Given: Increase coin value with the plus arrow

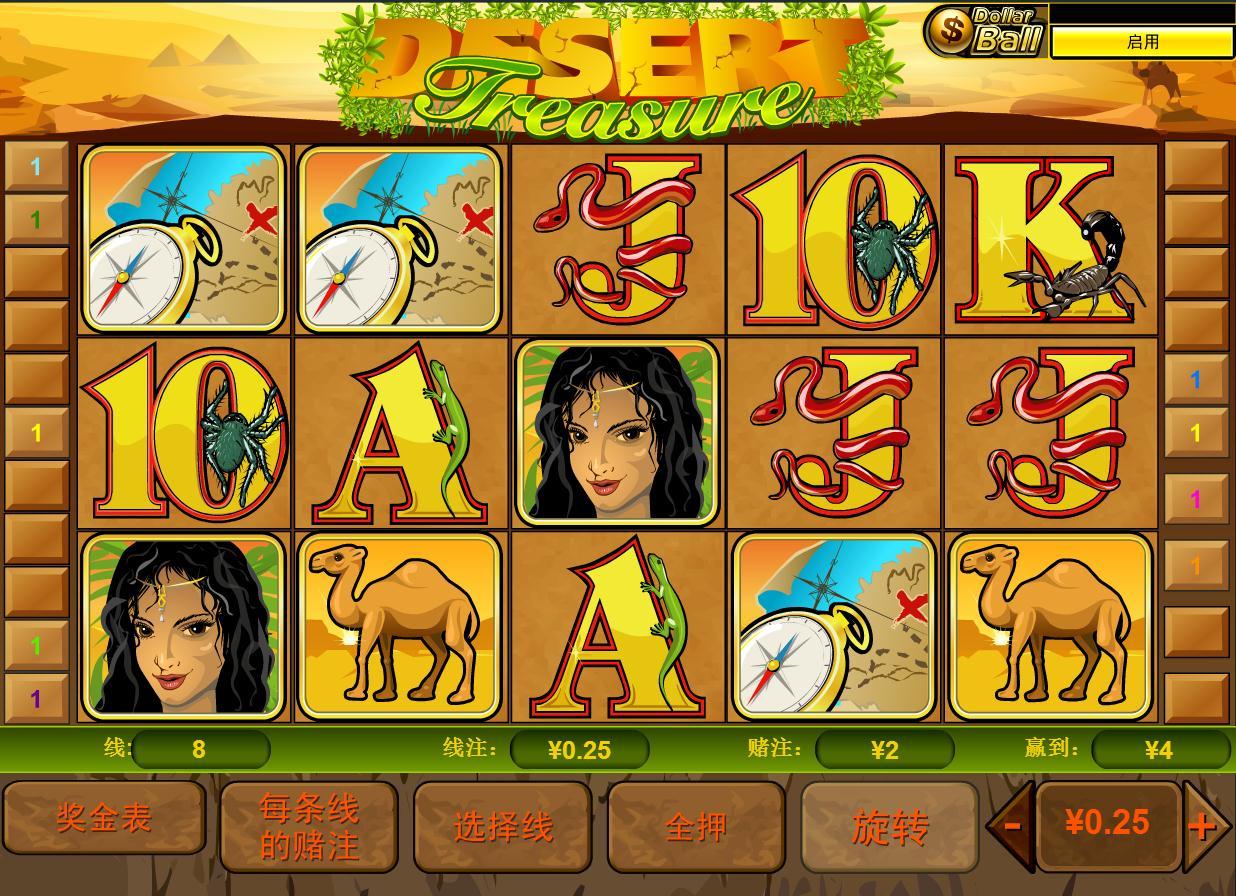Looking at the screenshot, I should tap(1203, 825).
